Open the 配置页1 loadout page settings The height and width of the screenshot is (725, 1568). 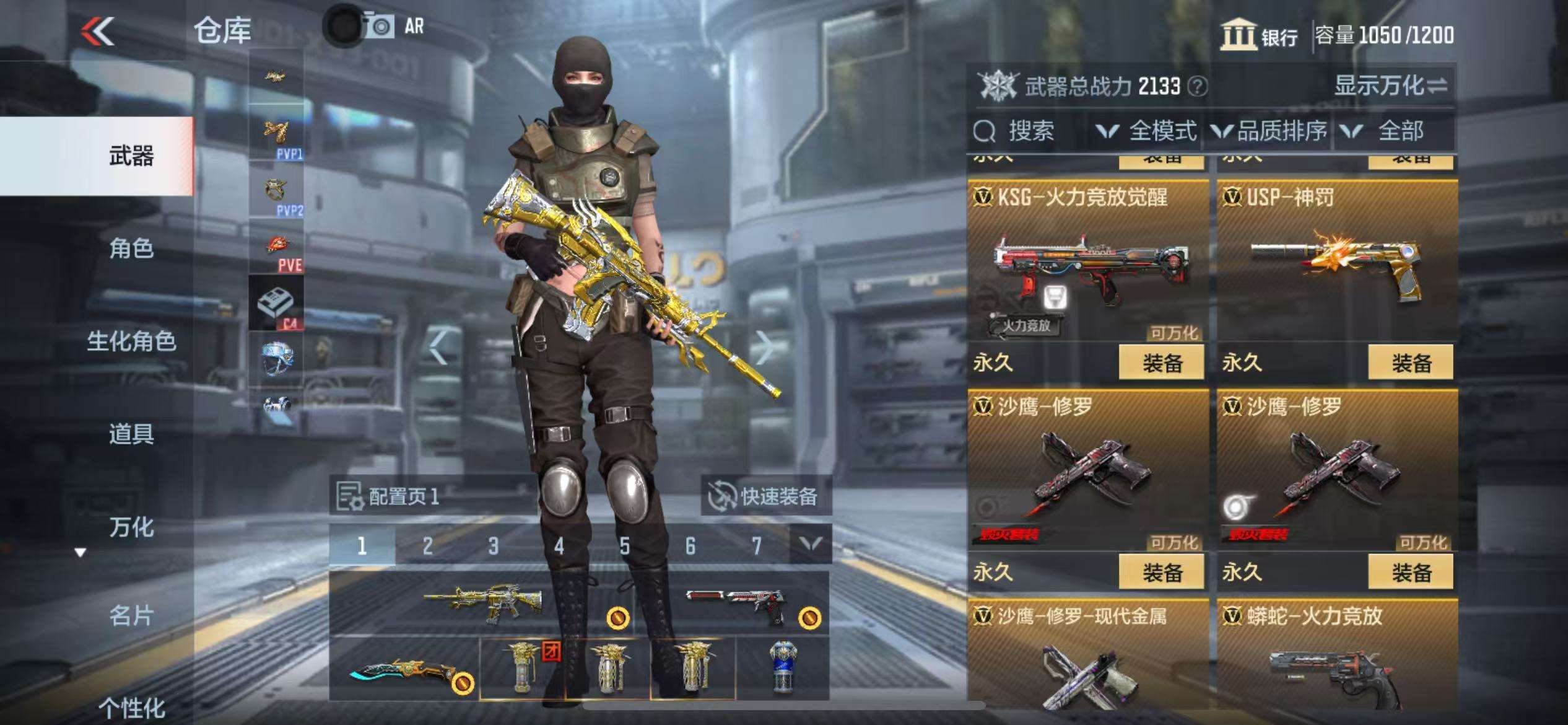[x=389, y=496]
